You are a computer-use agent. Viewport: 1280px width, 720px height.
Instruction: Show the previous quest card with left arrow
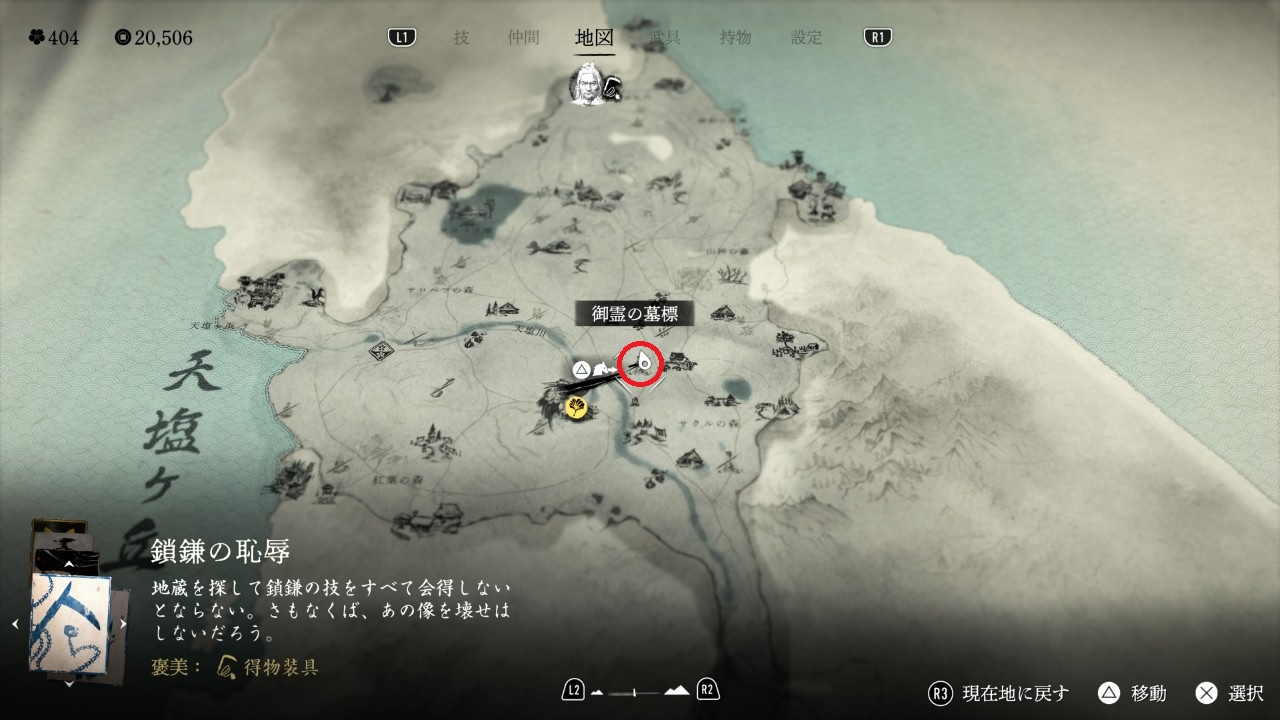15,624
